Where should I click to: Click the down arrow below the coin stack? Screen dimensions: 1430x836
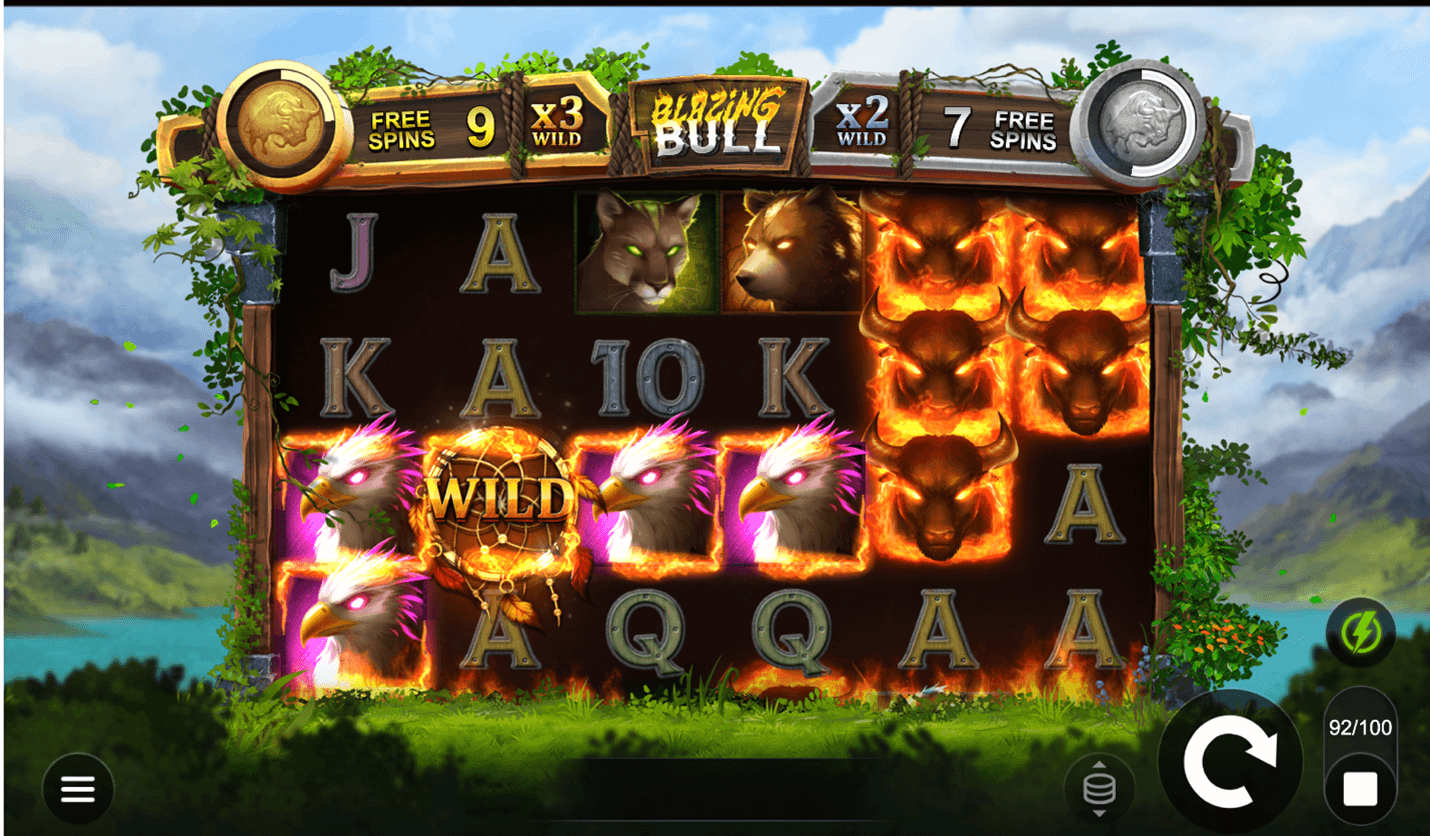click(x=1099, y=812)
